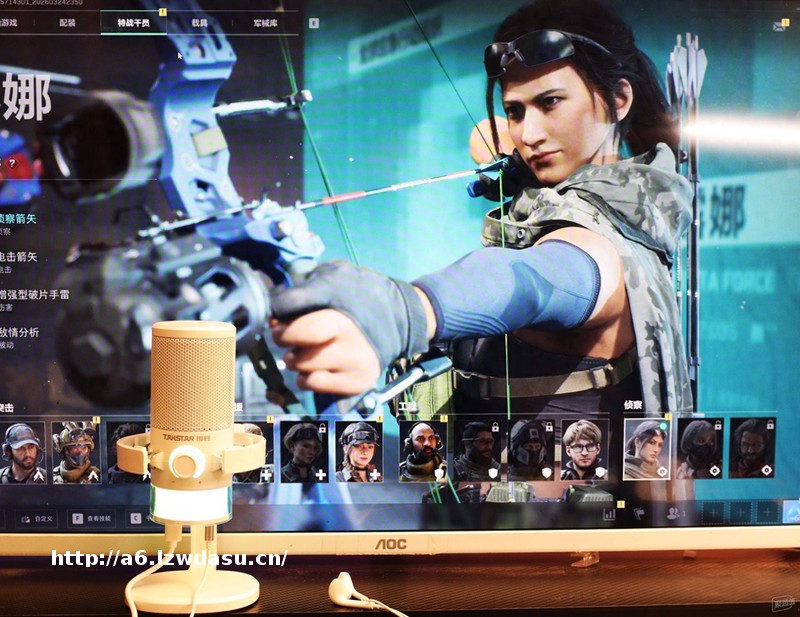This screenshot has width=800, height=617.
Task: View the 敌情分析 passive skill
Action: pyautogui.click(x=20, y=335)
